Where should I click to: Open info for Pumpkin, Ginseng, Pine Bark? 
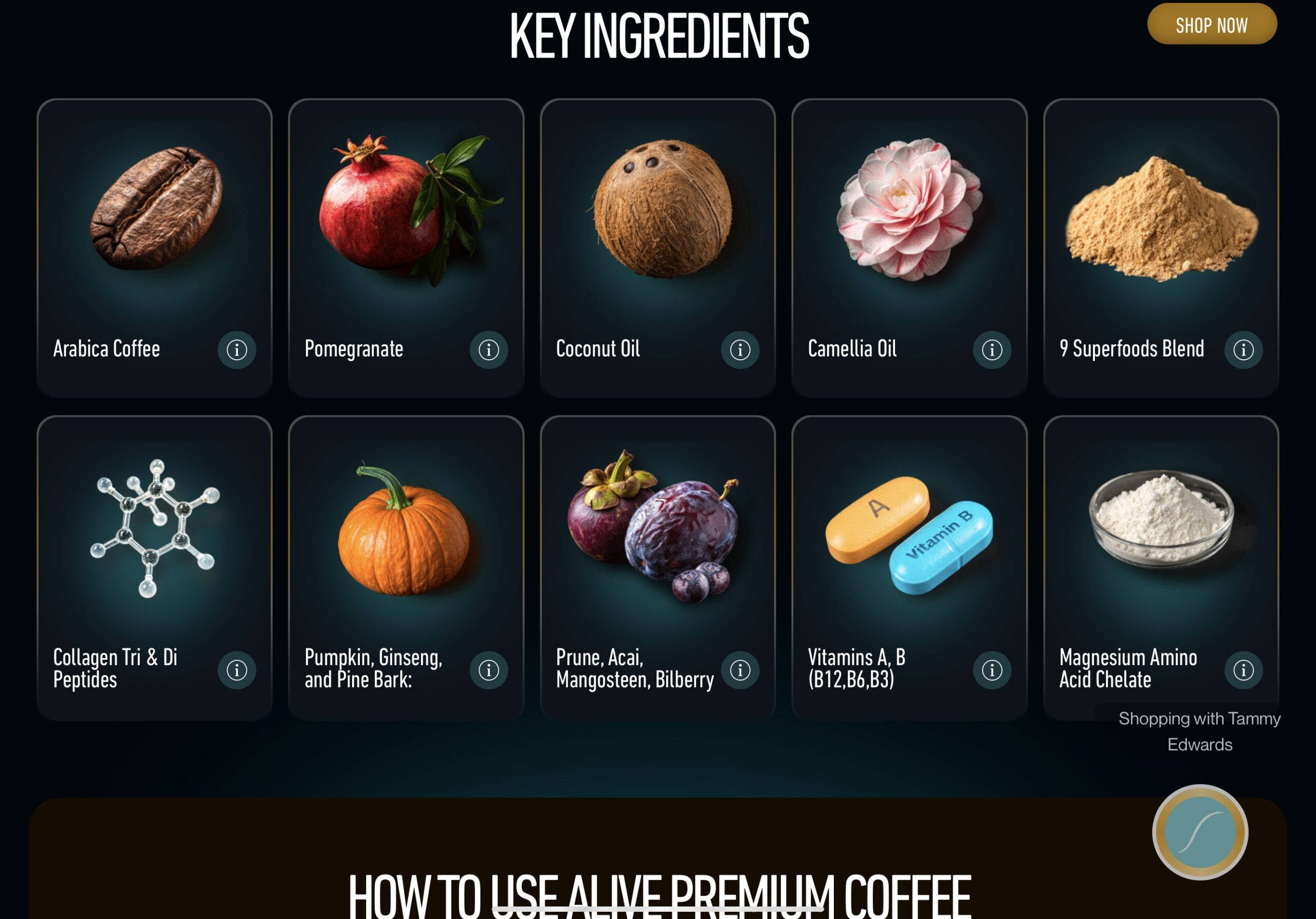coord(488,669)
